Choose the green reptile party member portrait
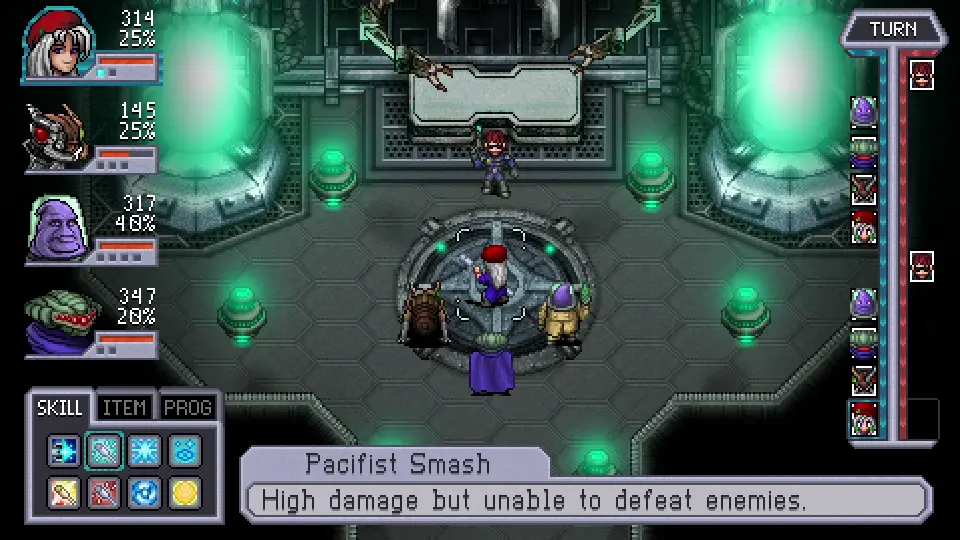Image resolution: width=960 pixels, height=540 pixels. [58, 322]
